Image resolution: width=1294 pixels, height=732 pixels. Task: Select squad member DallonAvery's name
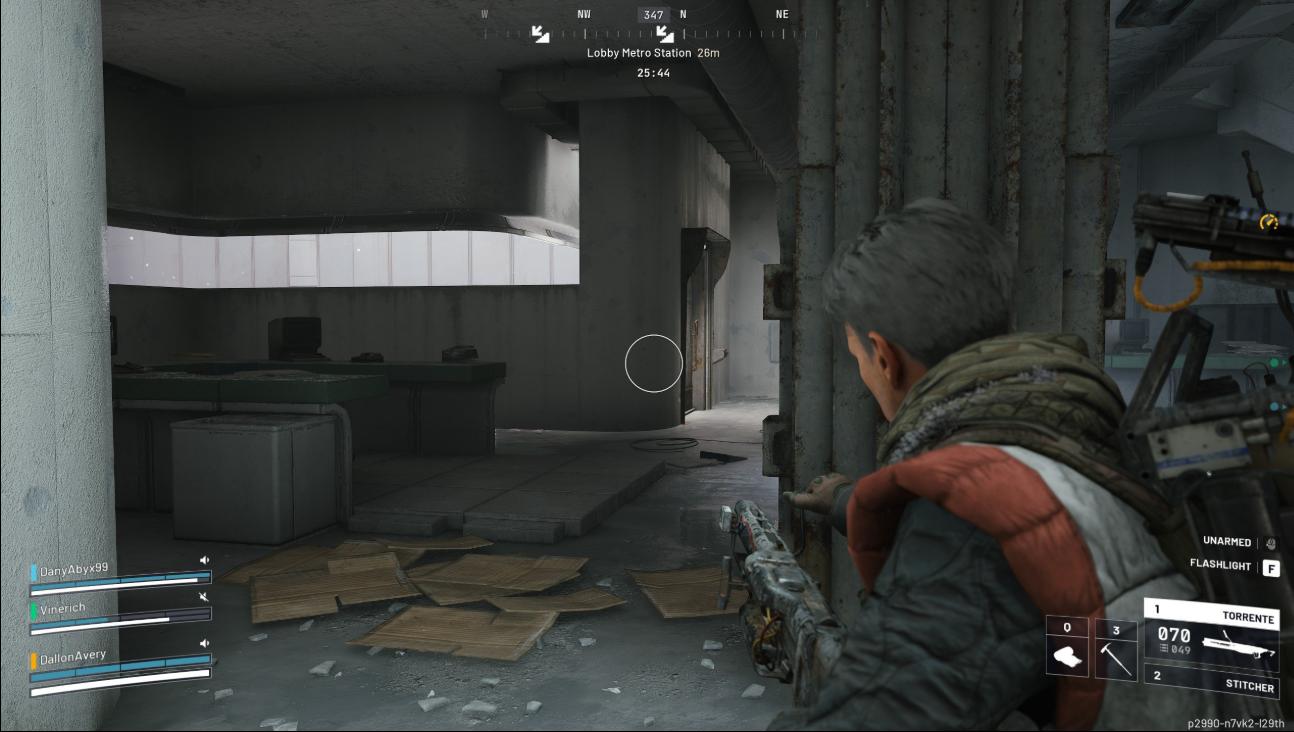(73, 656)
